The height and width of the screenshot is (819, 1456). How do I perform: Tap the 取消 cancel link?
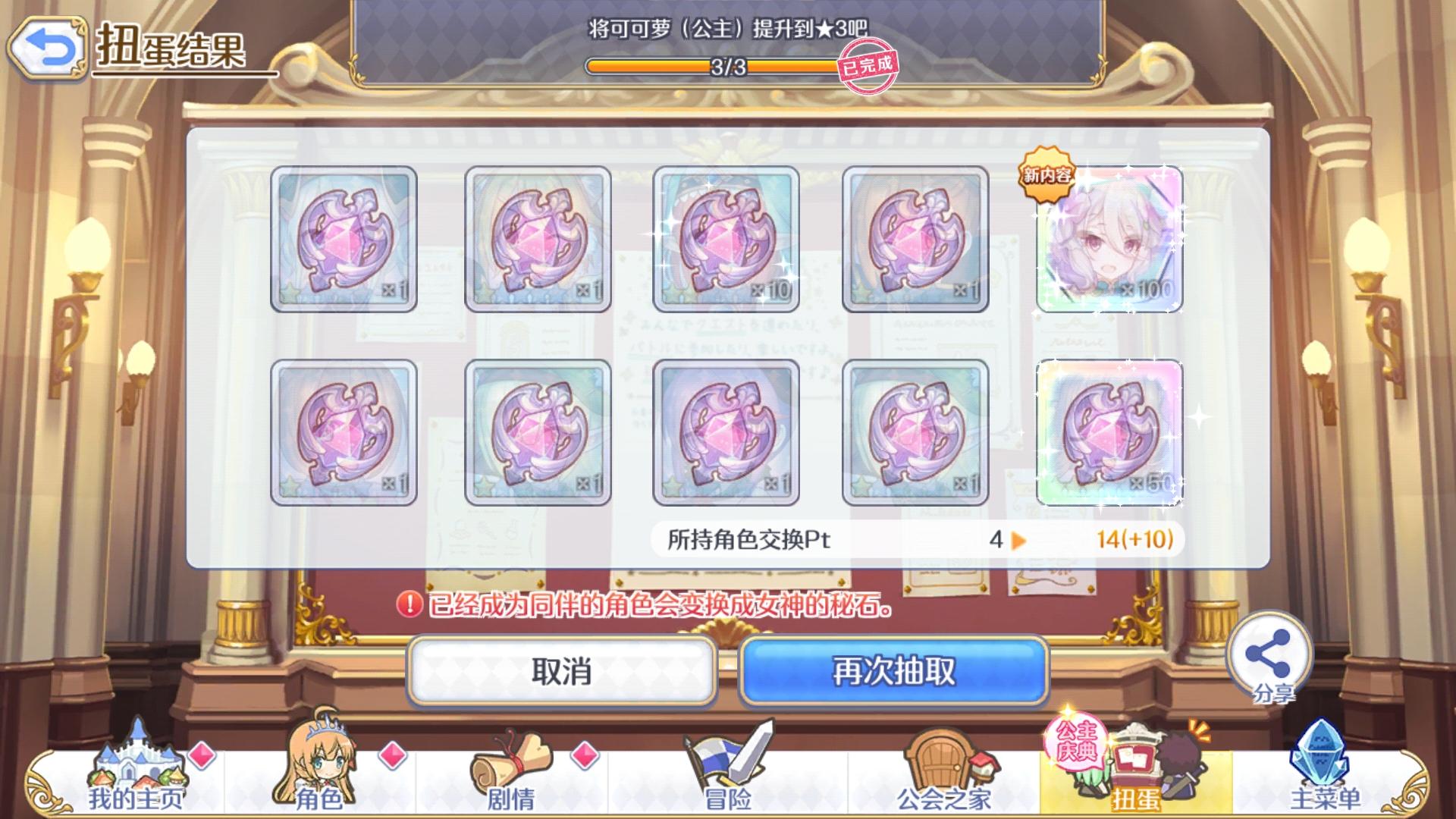[x=563, y=672]
